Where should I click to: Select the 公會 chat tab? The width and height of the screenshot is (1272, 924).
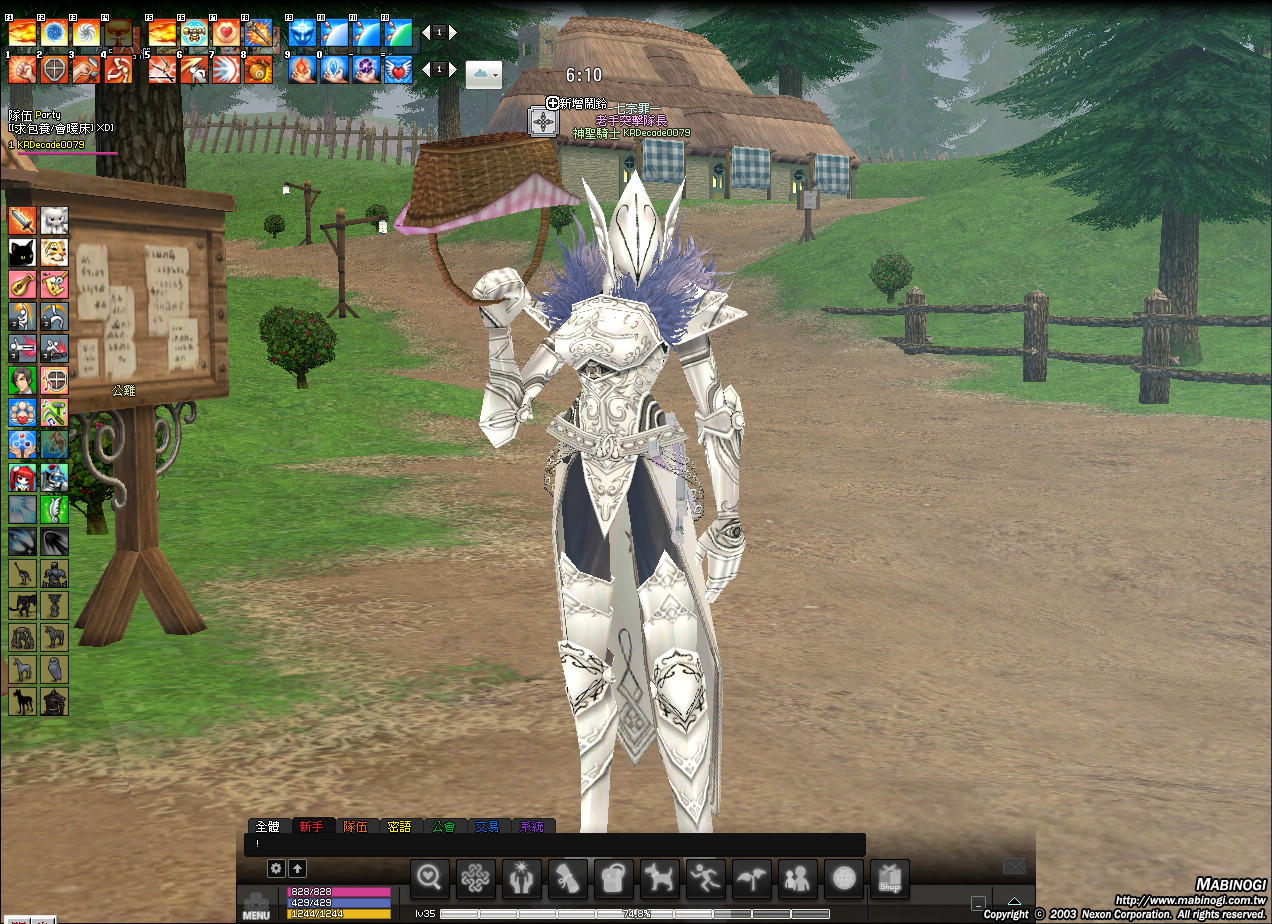pyautogui.click(x=443, y=826)
